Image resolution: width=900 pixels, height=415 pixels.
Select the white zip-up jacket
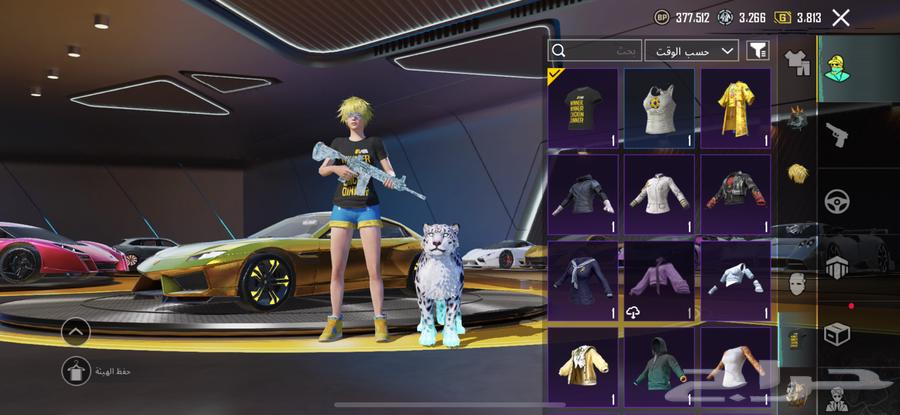(x=659, y=194)
